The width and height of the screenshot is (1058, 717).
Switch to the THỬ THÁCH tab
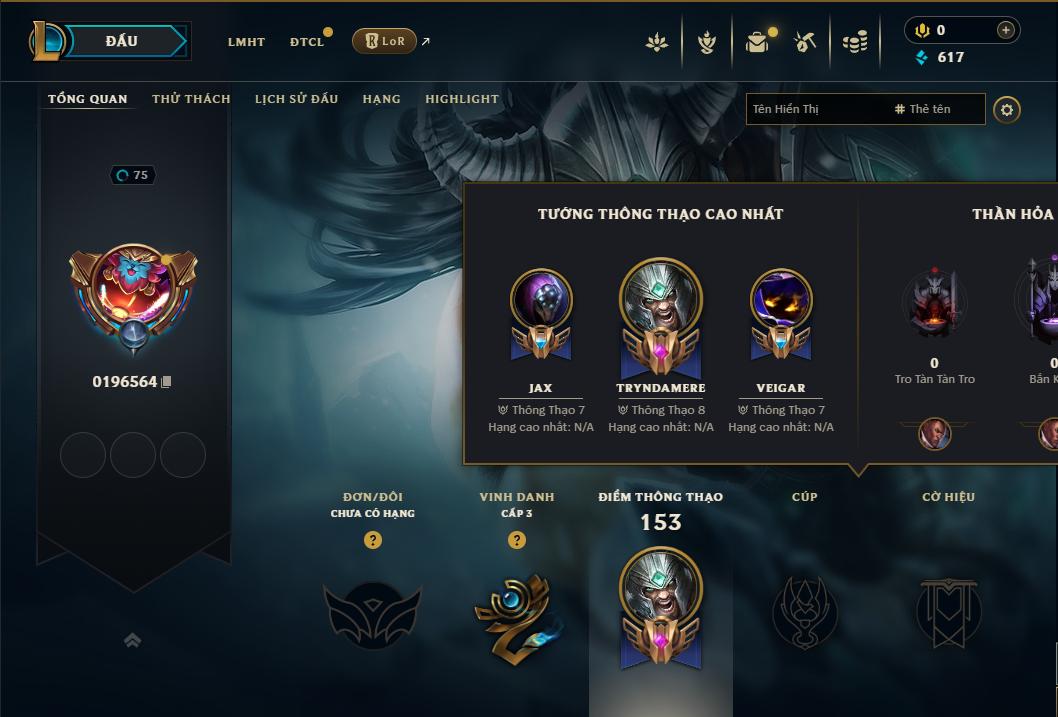[191, 99]
